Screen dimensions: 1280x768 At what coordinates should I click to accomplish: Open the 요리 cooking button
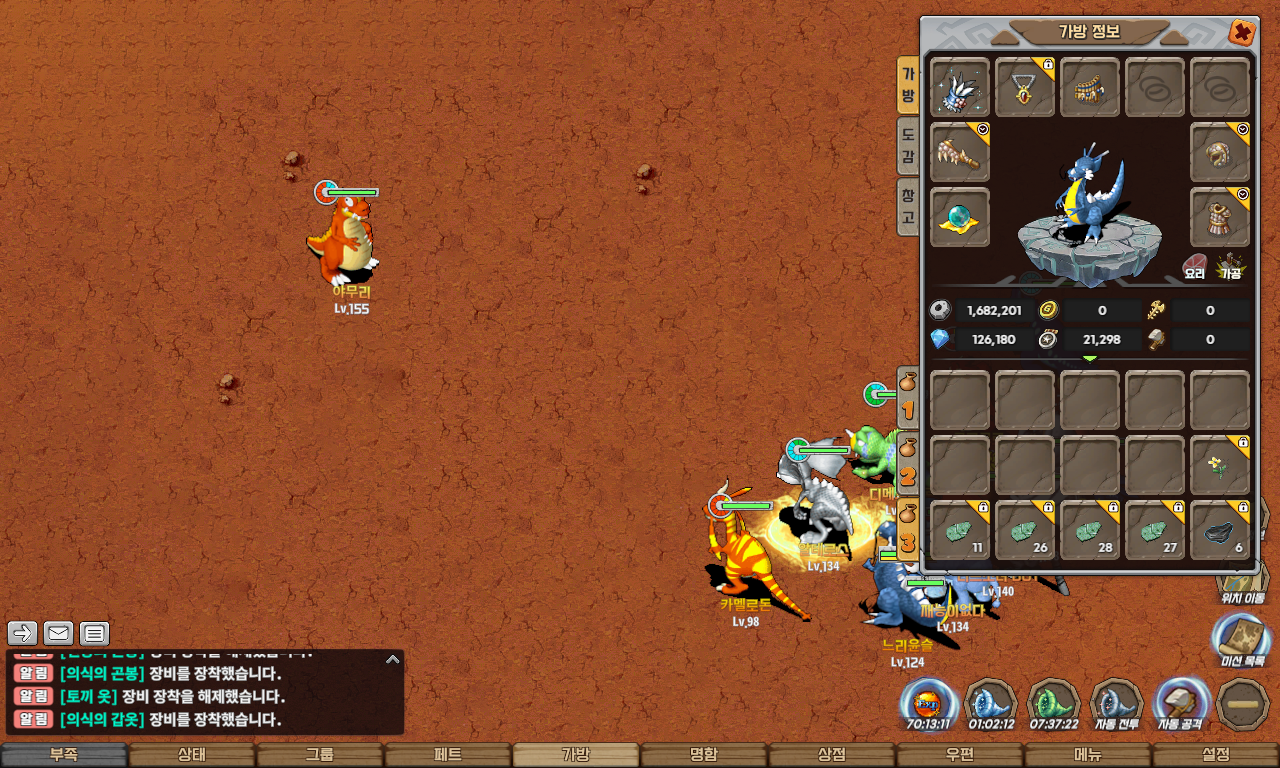(x=1195, y=265)
